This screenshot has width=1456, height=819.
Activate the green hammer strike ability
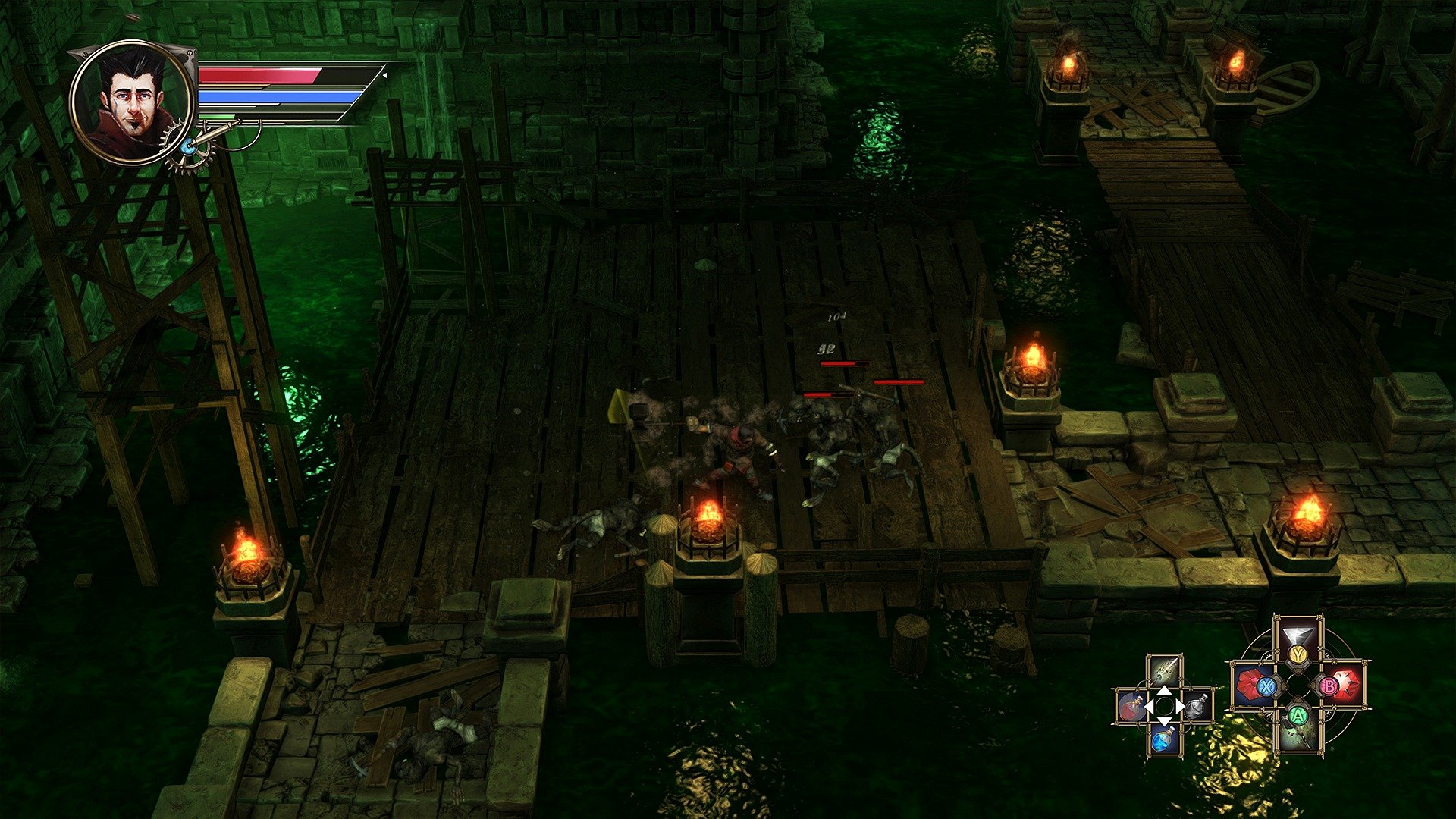(x=1298, y=732)
